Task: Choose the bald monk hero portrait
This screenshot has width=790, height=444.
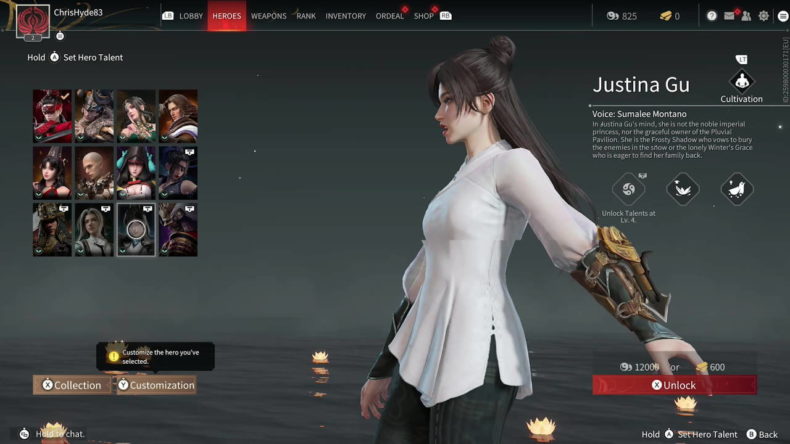Action: 93,172
